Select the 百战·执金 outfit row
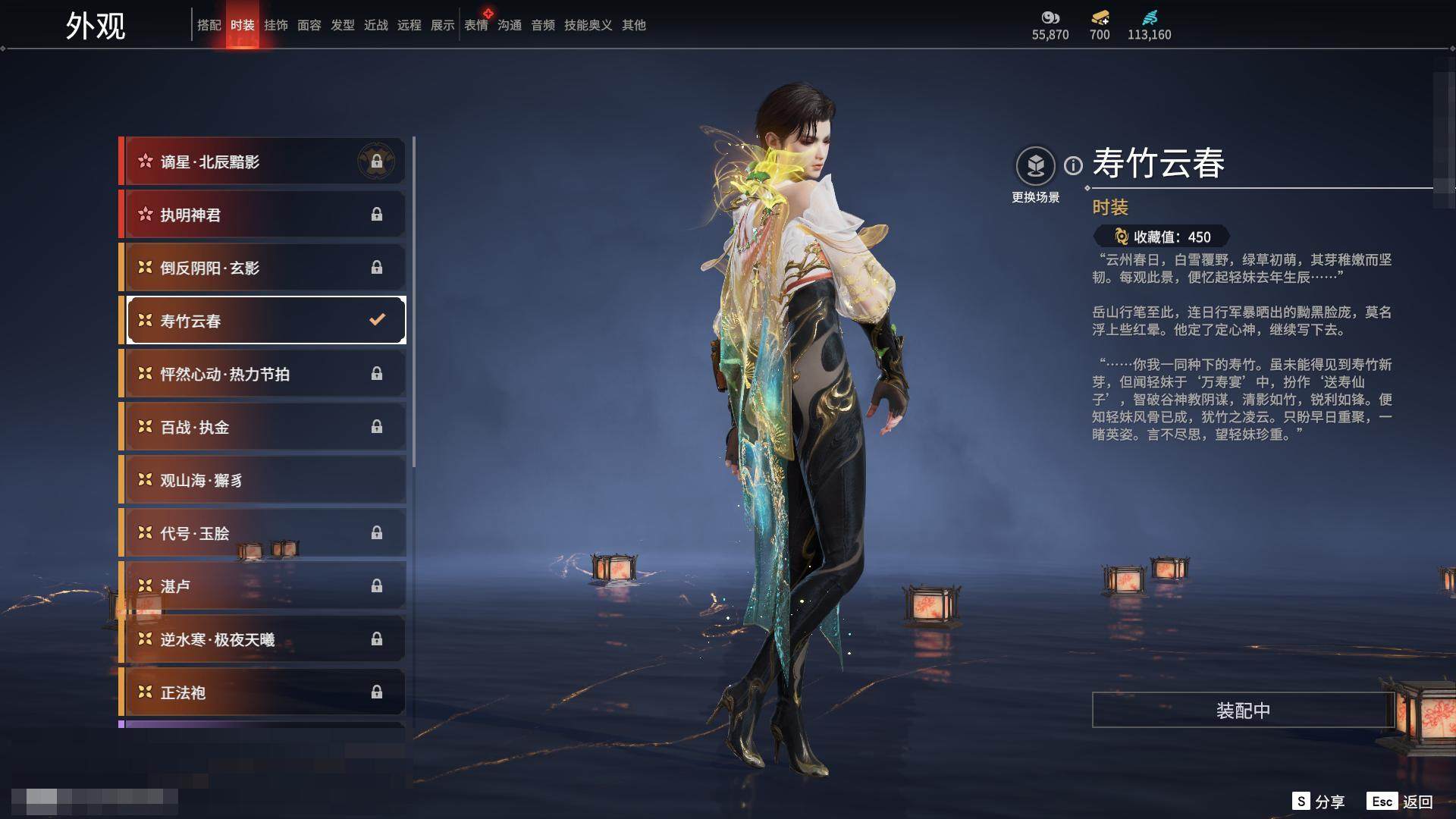Viewport: 1456px width, 819px height. pos(263,427)
